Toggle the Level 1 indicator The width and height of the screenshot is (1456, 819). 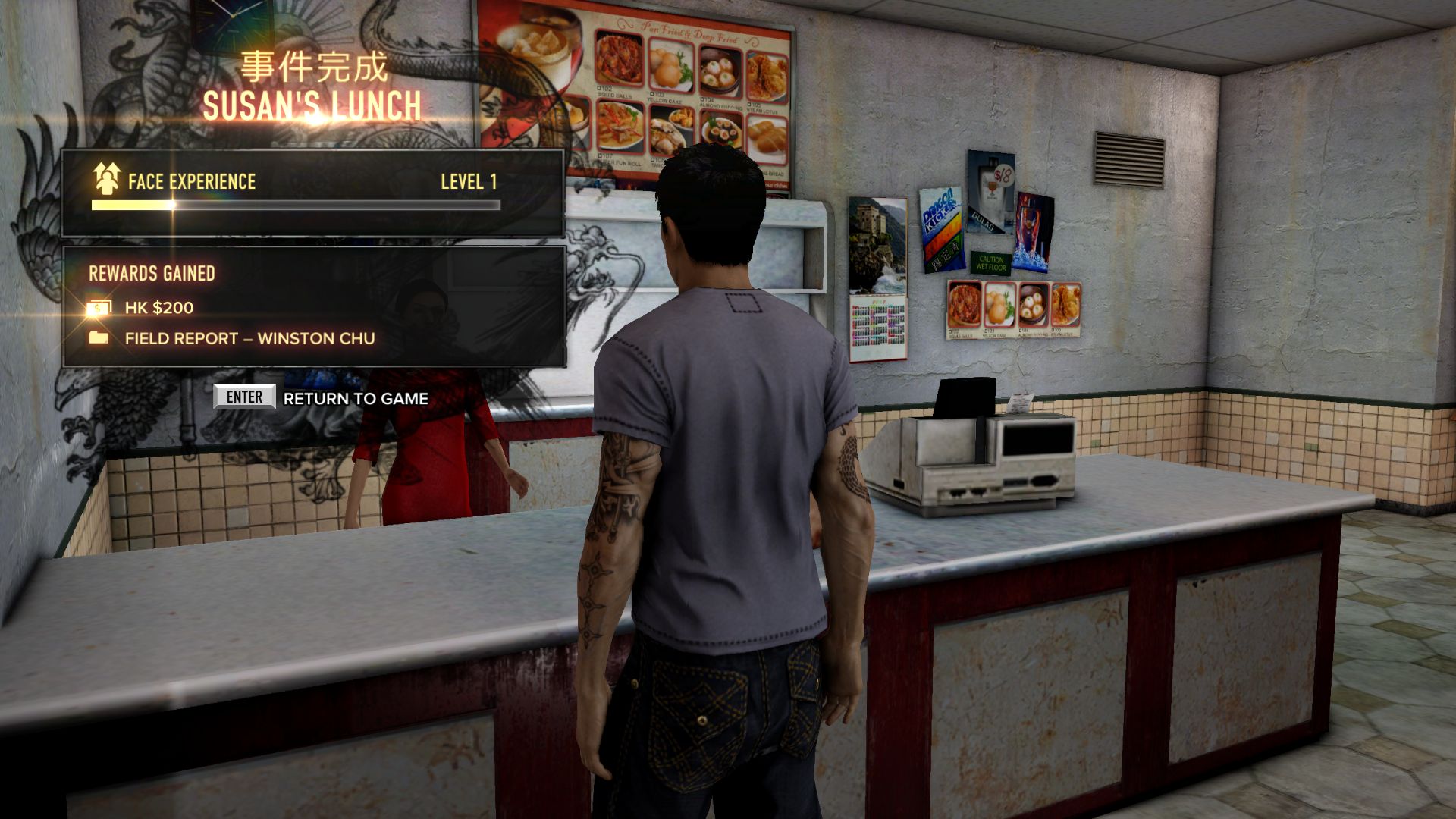pyautogui.click(x=469, y=181)
